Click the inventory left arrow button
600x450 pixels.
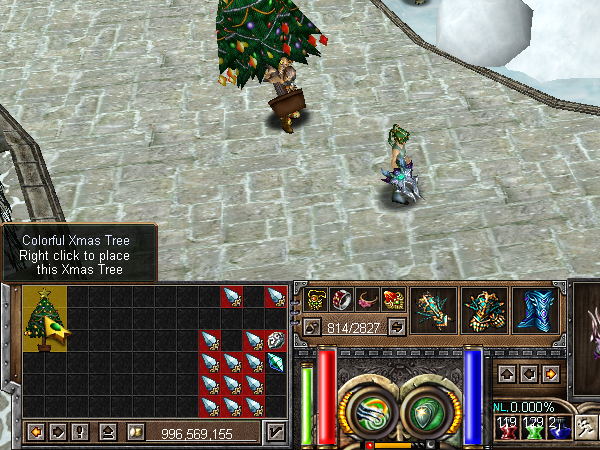point(35,432)
